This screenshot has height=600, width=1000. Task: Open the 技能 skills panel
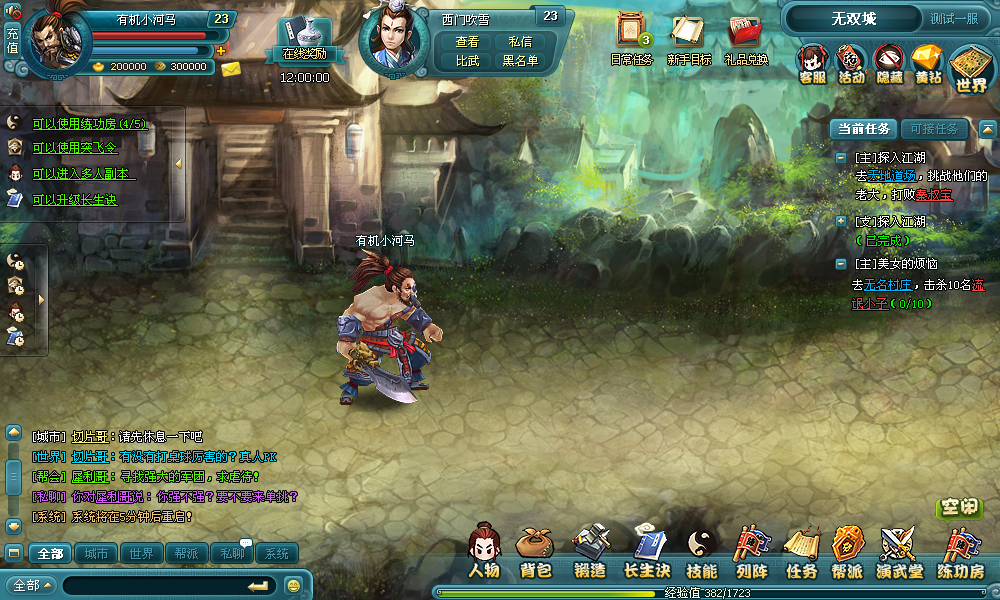(702, 551)
